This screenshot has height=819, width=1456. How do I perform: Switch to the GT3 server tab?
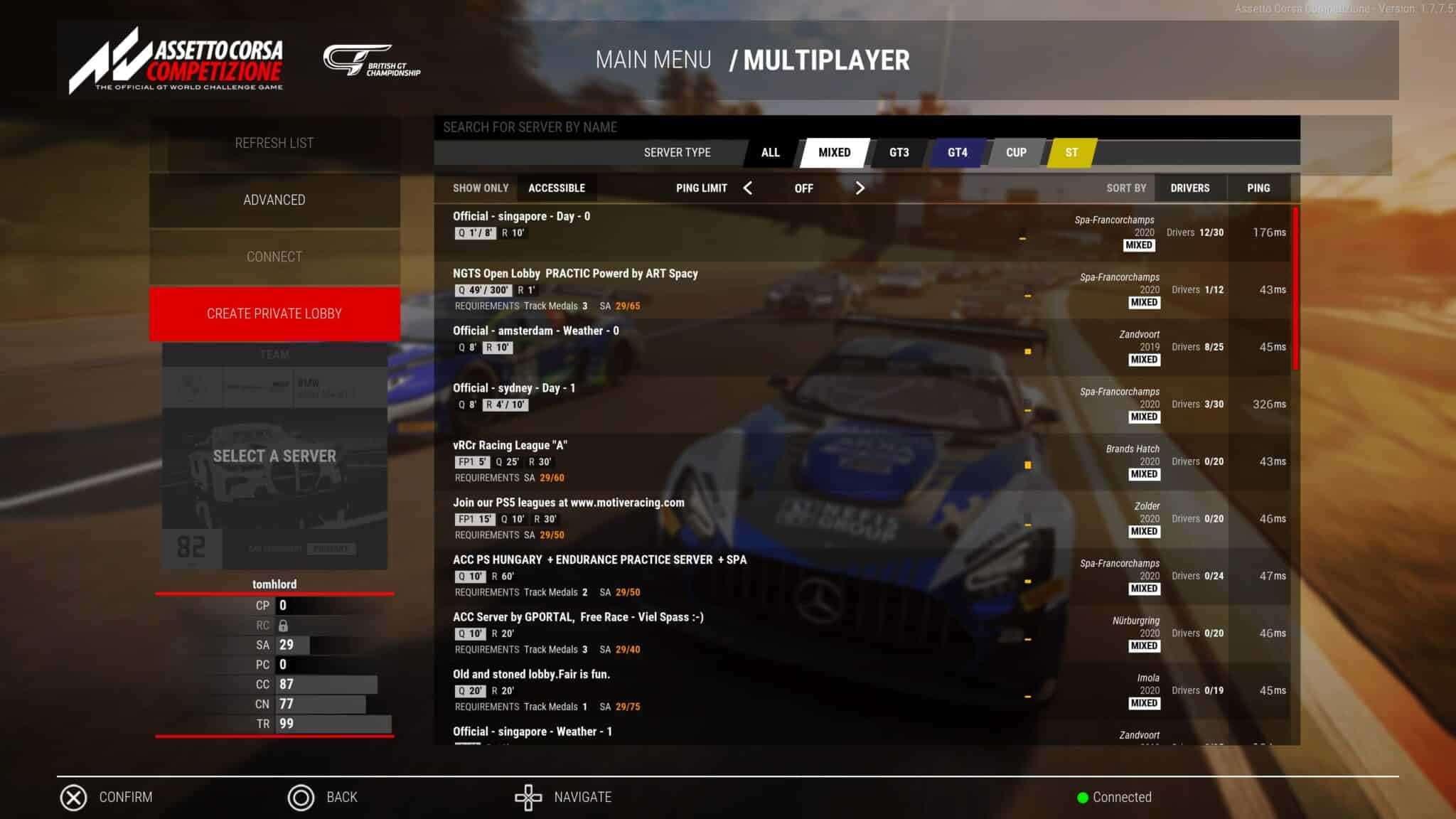point(899,152)
